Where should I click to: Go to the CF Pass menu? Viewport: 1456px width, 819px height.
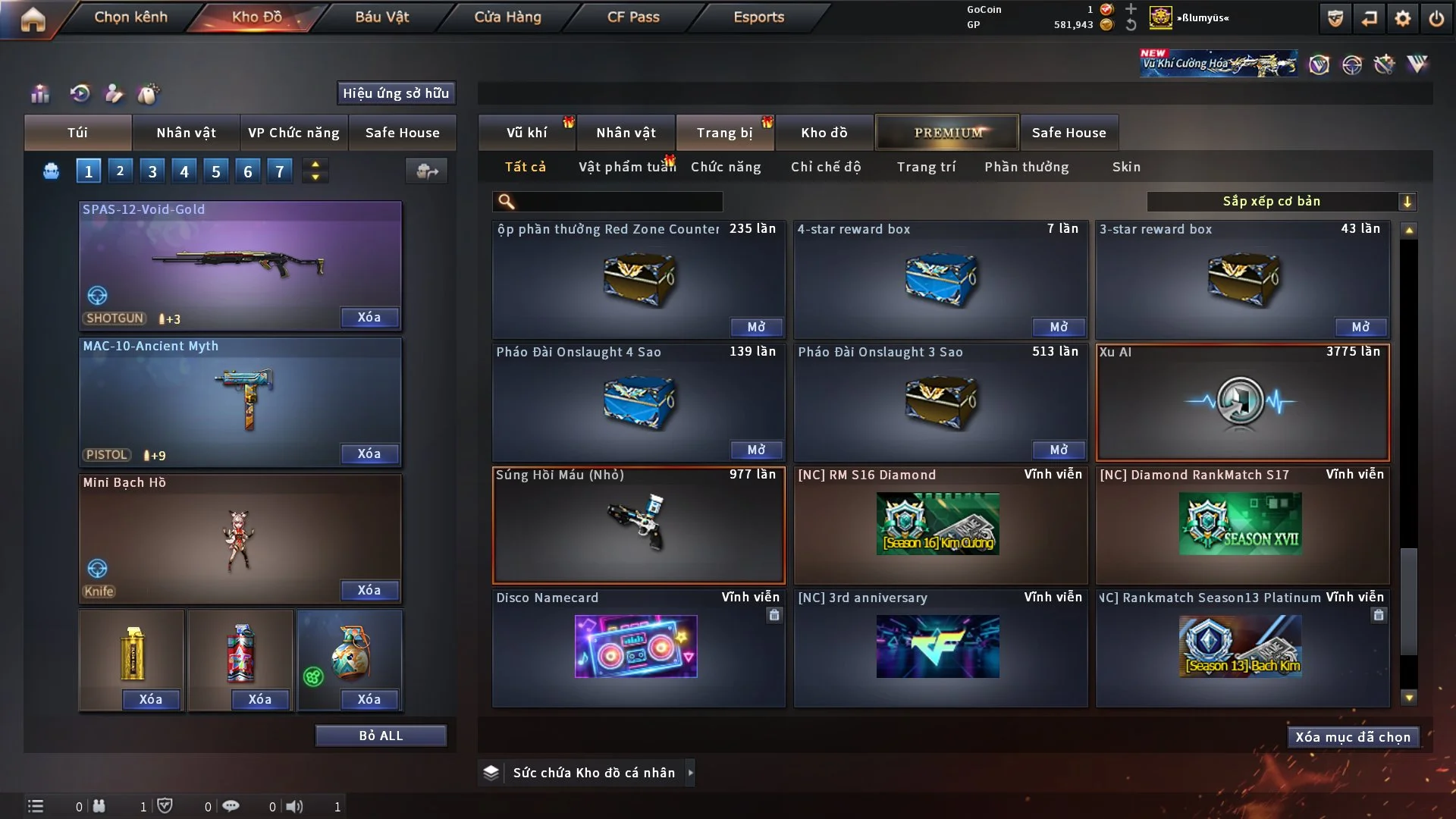(633, 17)
